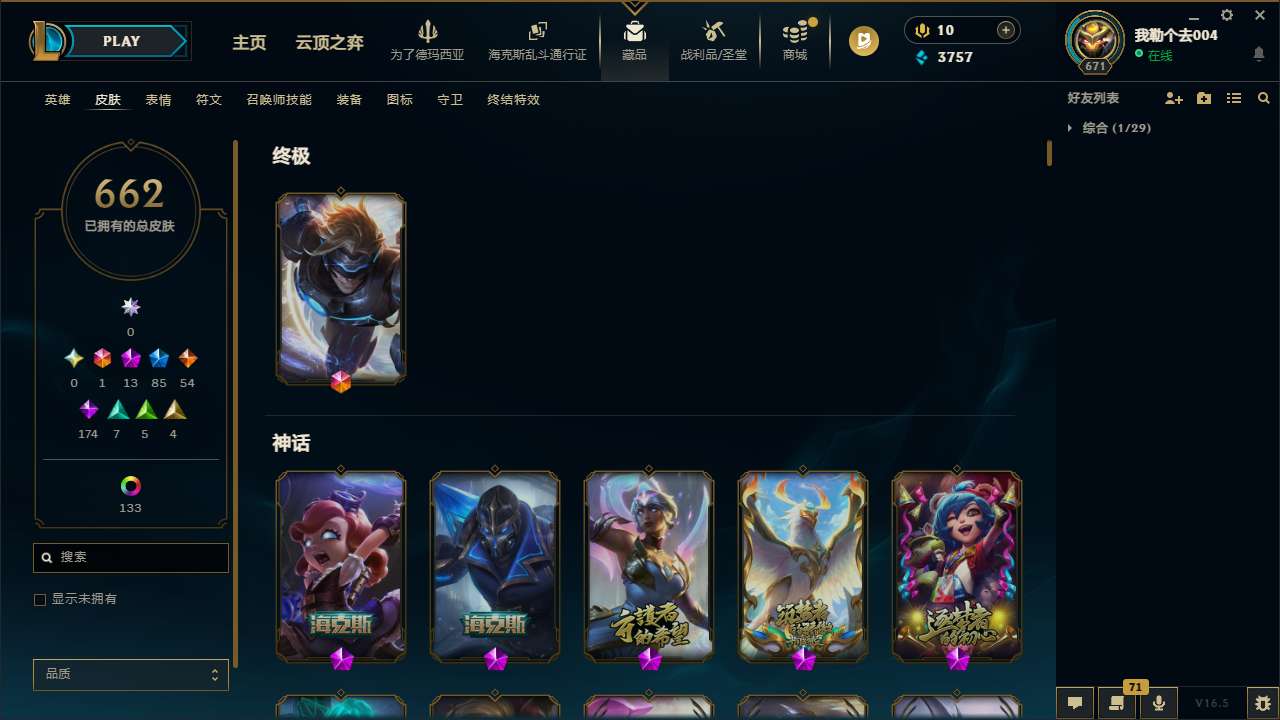Open the 品质 quality dropdown
The width and height of the screenshot is (1280, 720).
pyautogui.click(x=130, y=674)
